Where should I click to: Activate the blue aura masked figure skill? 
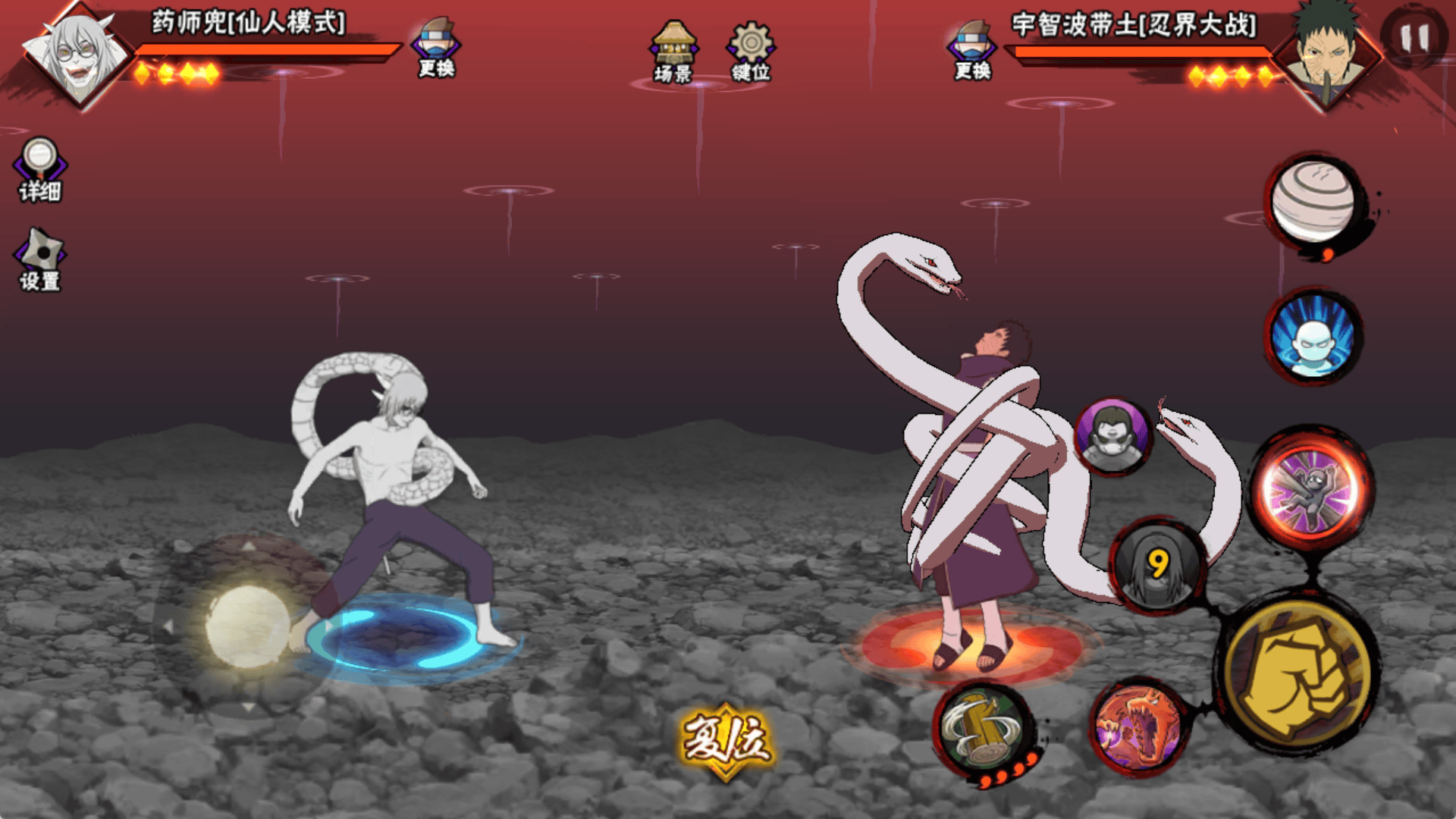pyautogui.click(x=1314, y=336)
